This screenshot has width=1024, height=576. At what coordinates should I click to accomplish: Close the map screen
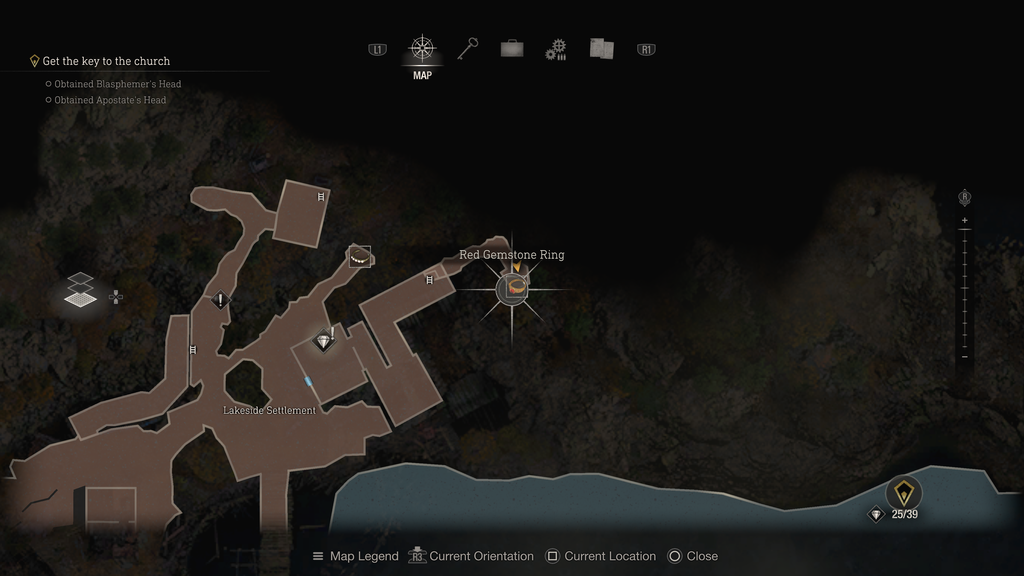[693, 556]
